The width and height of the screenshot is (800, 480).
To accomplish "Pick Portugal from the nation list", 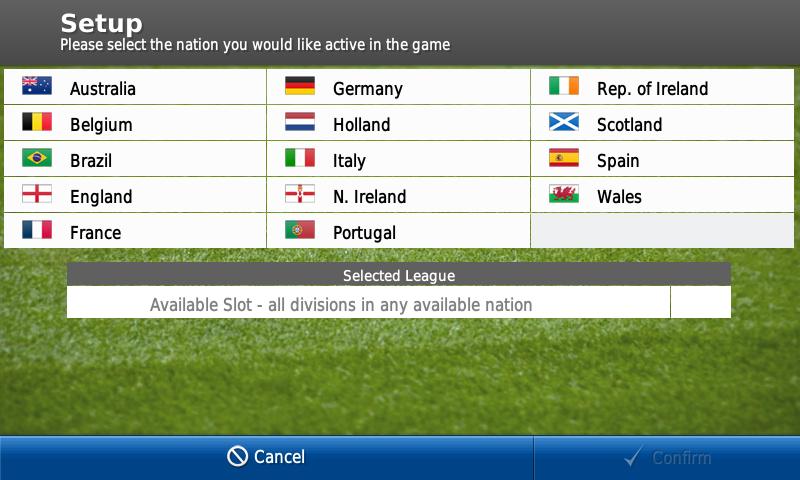I will pos(398,232).
